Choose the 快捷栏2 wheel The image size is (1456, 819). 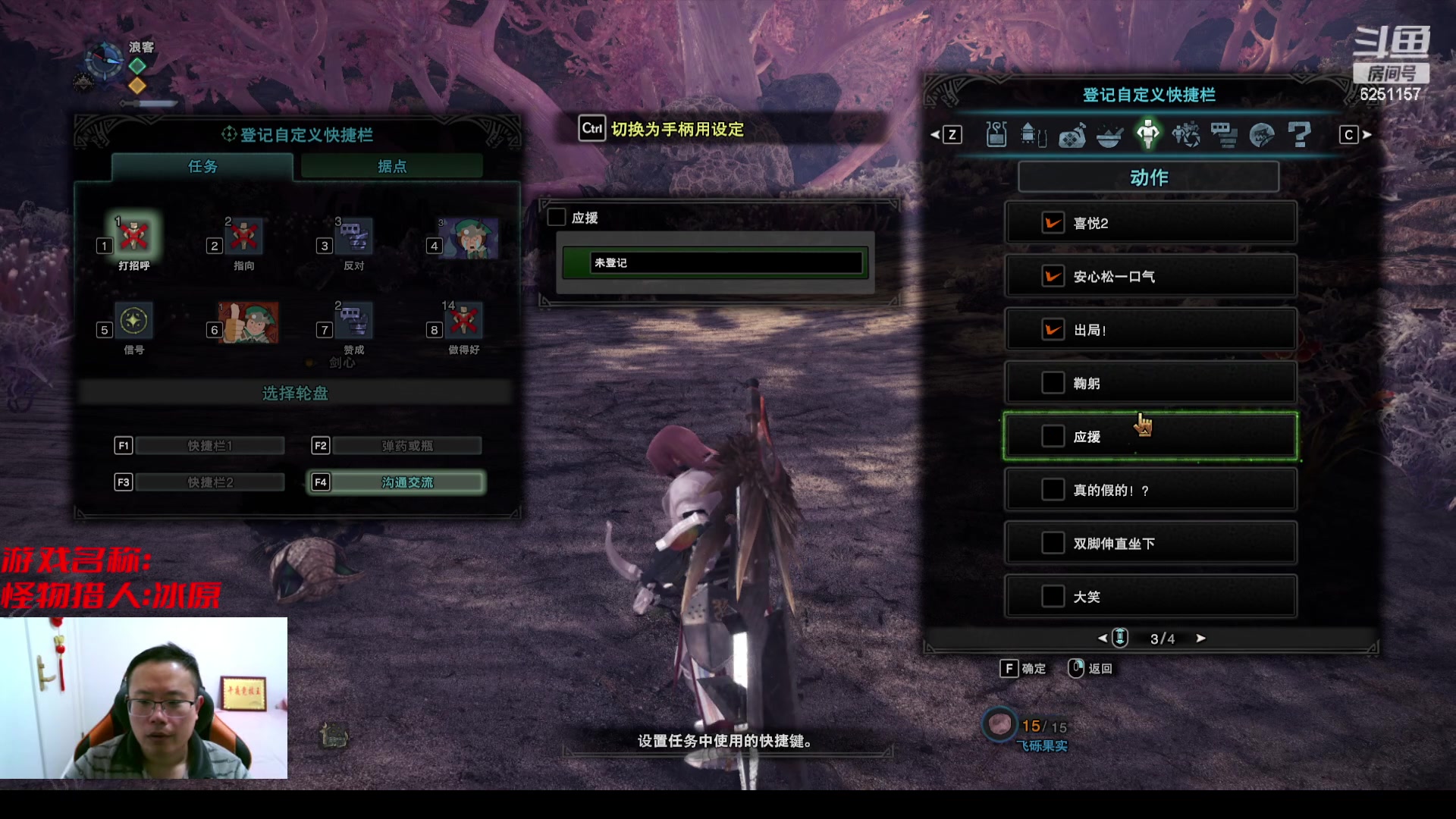click(210, 482)
